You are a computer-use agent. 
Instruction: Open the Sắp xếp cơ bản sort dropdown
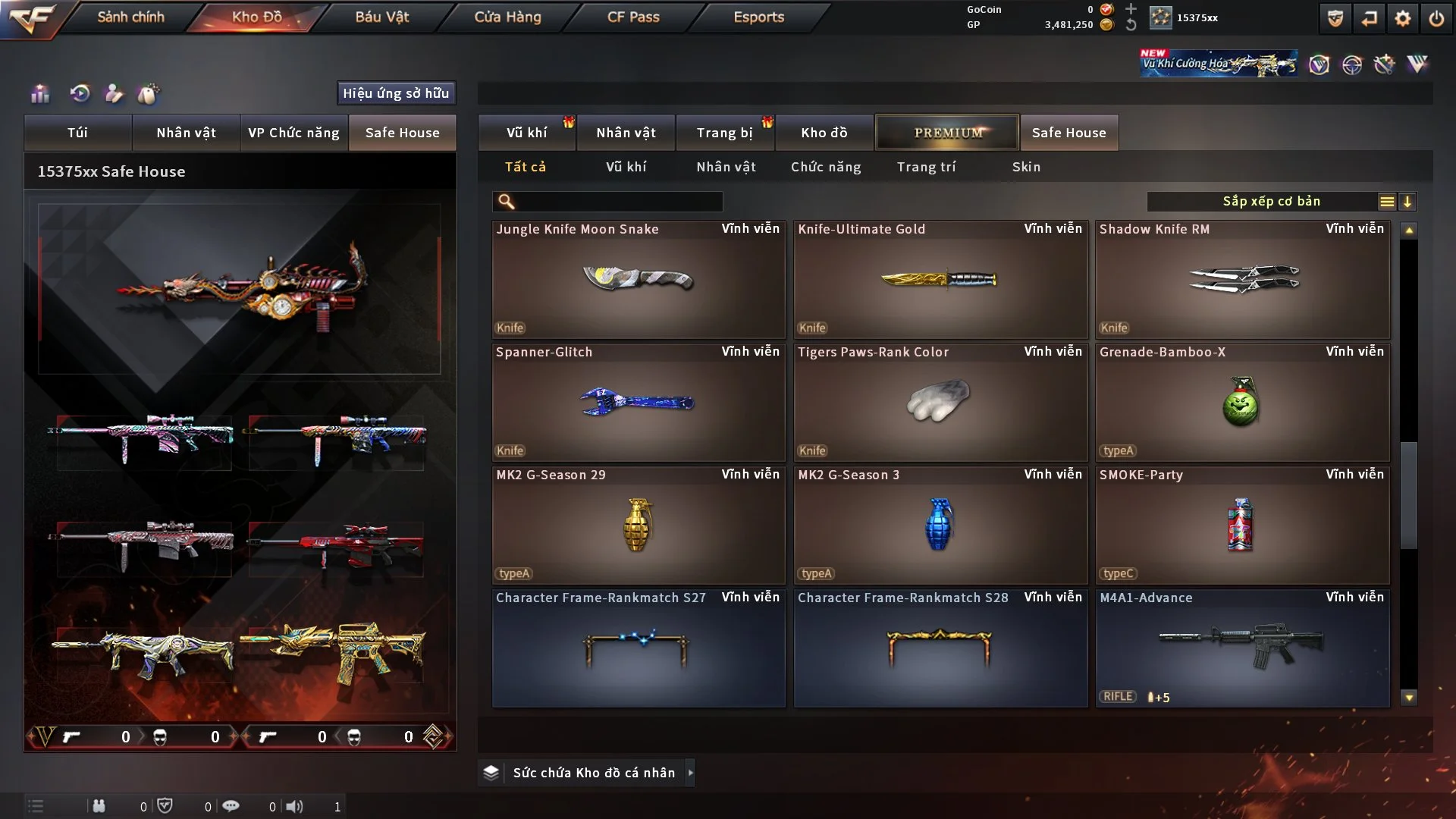pos(1271,202)
